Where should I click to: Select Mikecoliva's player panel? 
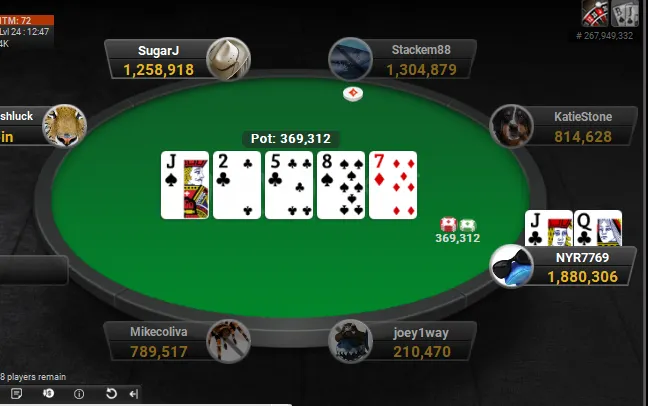pos(160,341)
